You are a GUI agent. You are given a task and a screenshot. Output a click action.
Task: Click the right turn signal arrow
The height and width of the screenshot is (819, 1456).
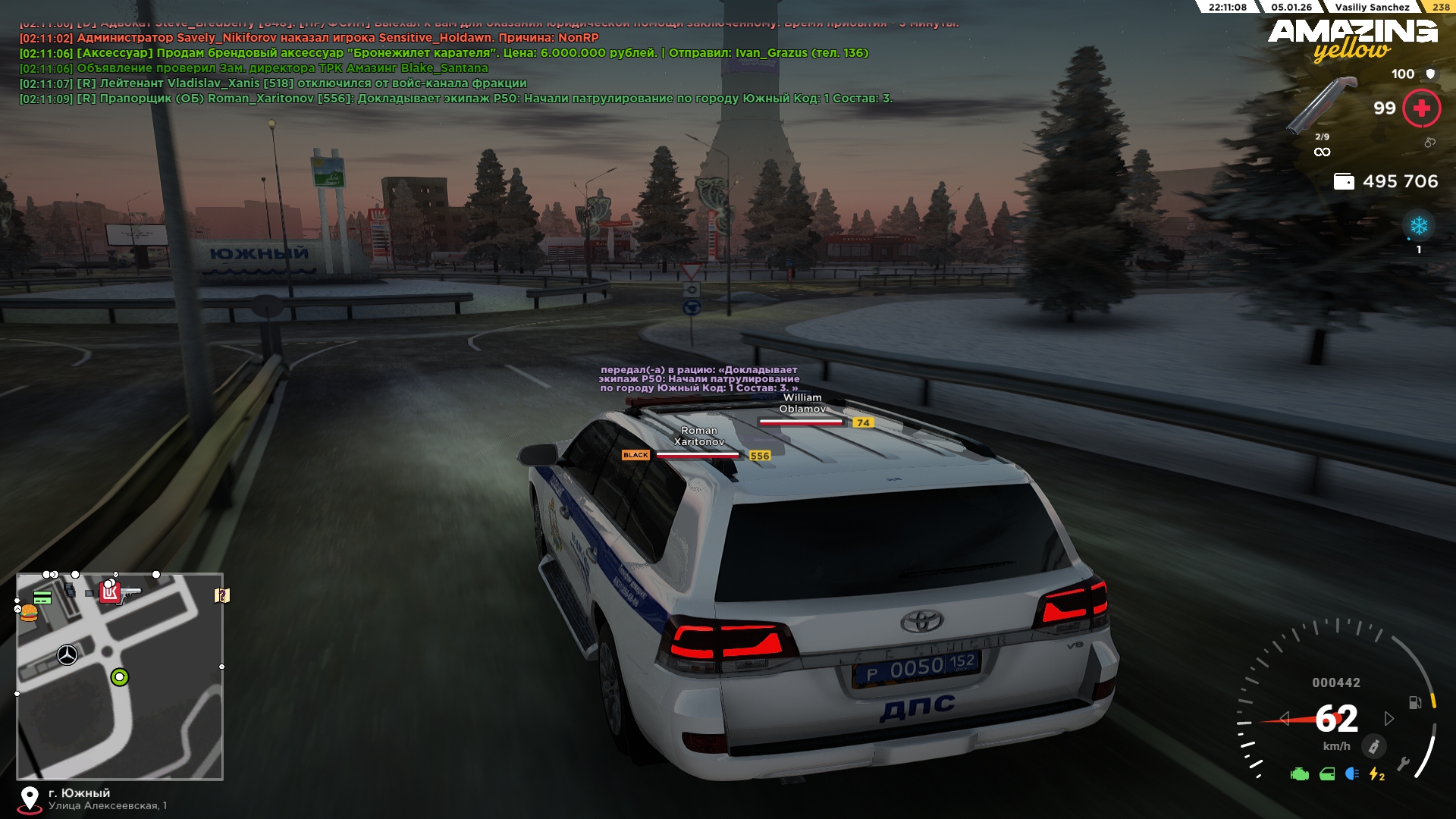1389,718
